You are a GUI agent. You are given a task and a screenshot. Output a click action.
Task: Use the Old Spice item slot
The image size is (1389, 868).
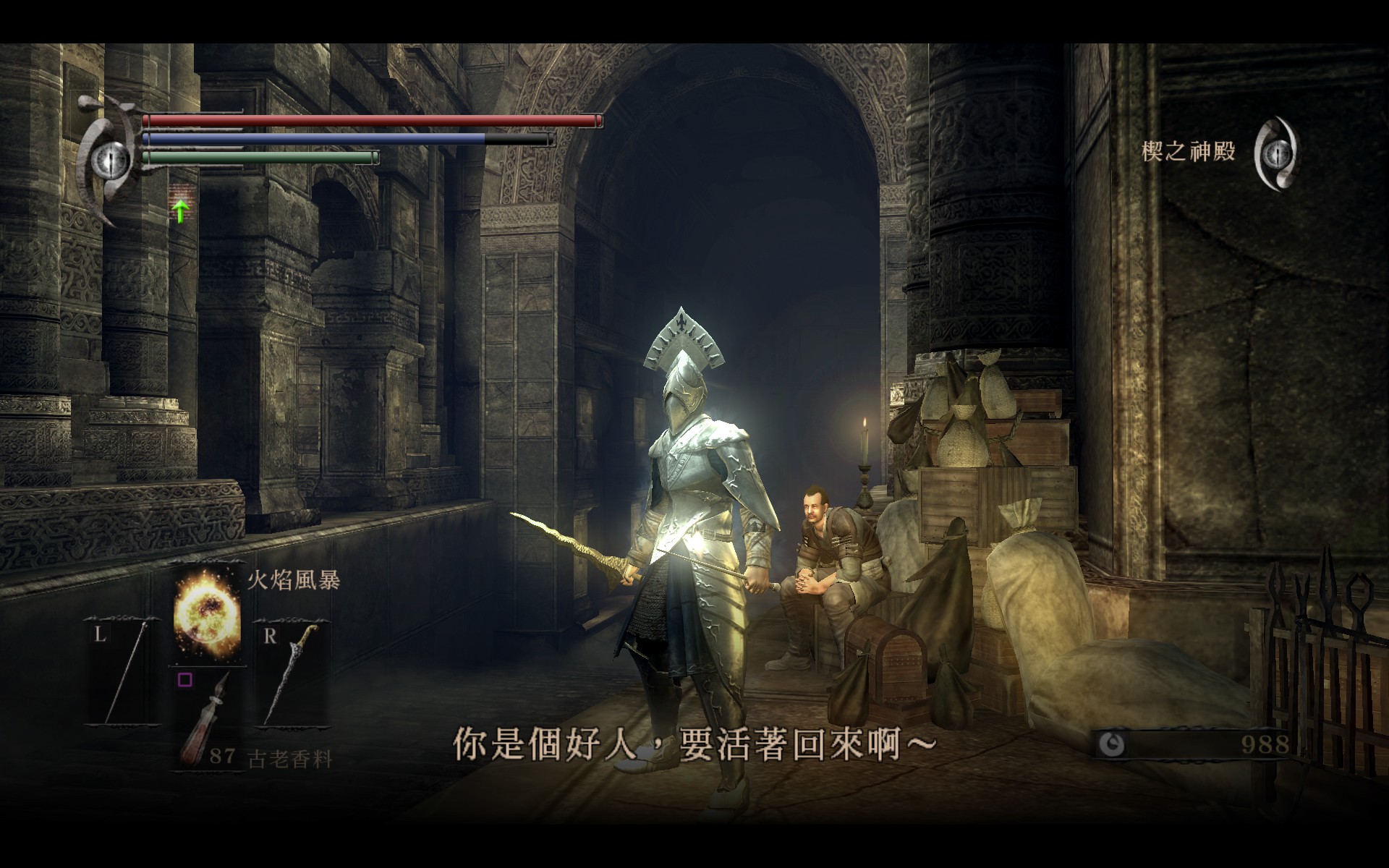coord(207,720)
